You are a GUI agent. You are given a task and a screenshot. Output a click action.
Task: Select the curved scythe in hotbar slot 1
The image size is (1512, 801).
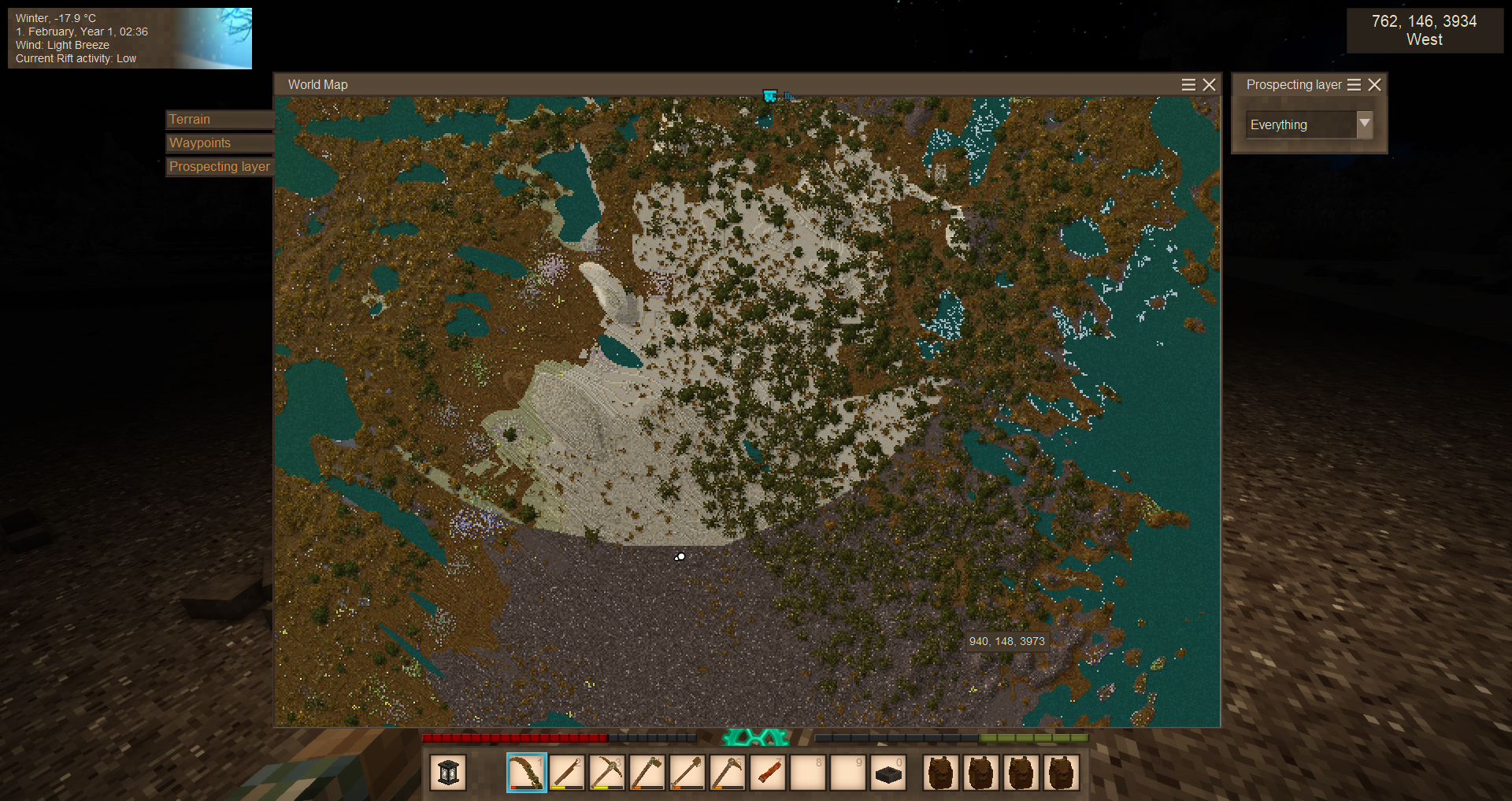(x=527, y=773)
